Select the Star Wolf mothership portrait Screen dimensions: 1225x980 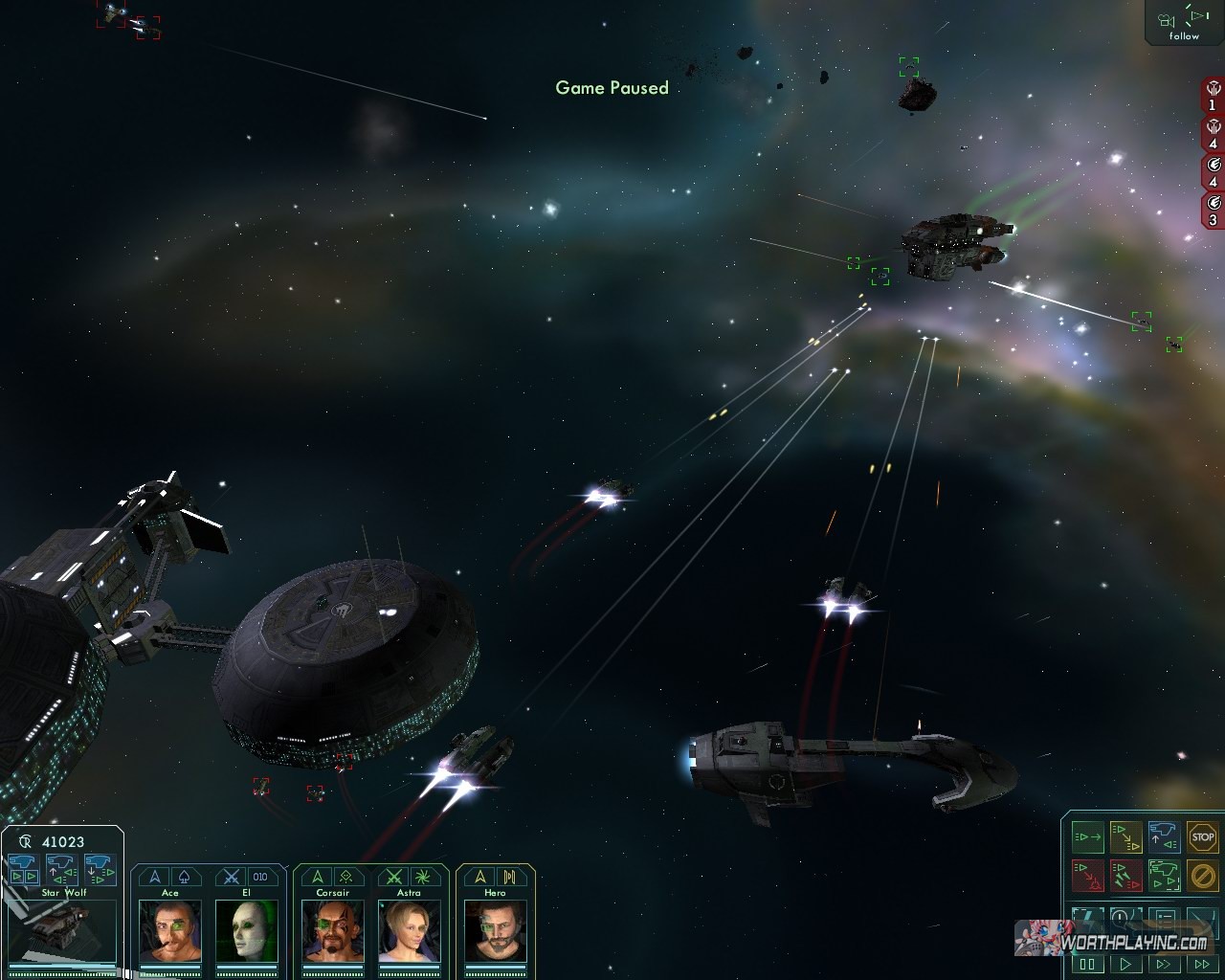tap(63, 930)
